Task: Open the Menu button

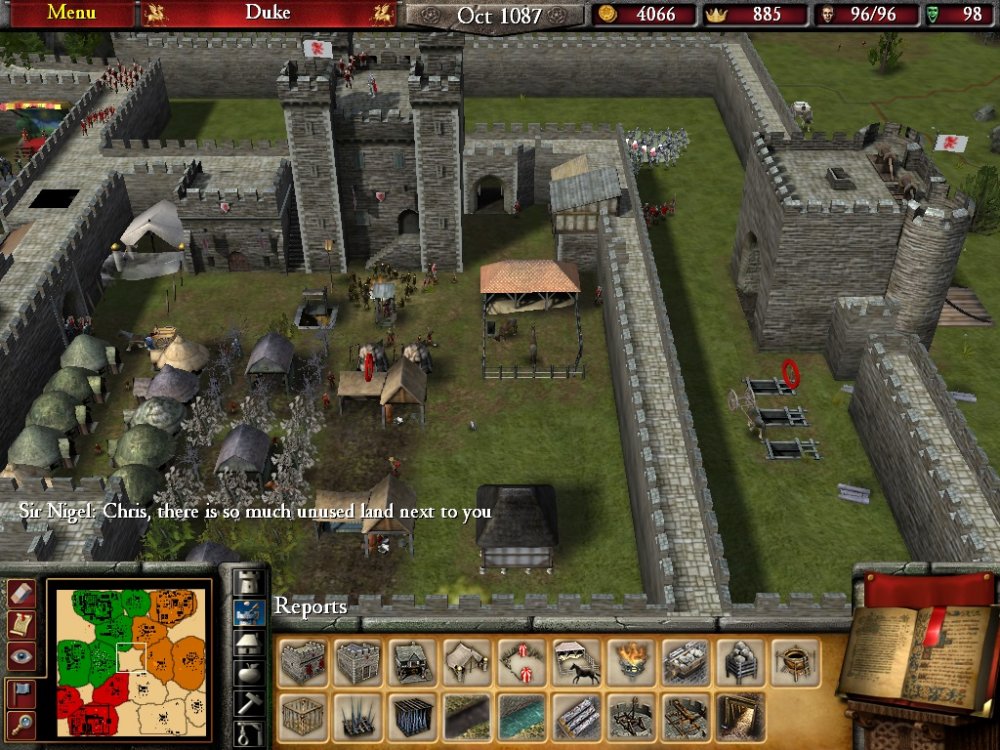Action: [x=70, y=13]
